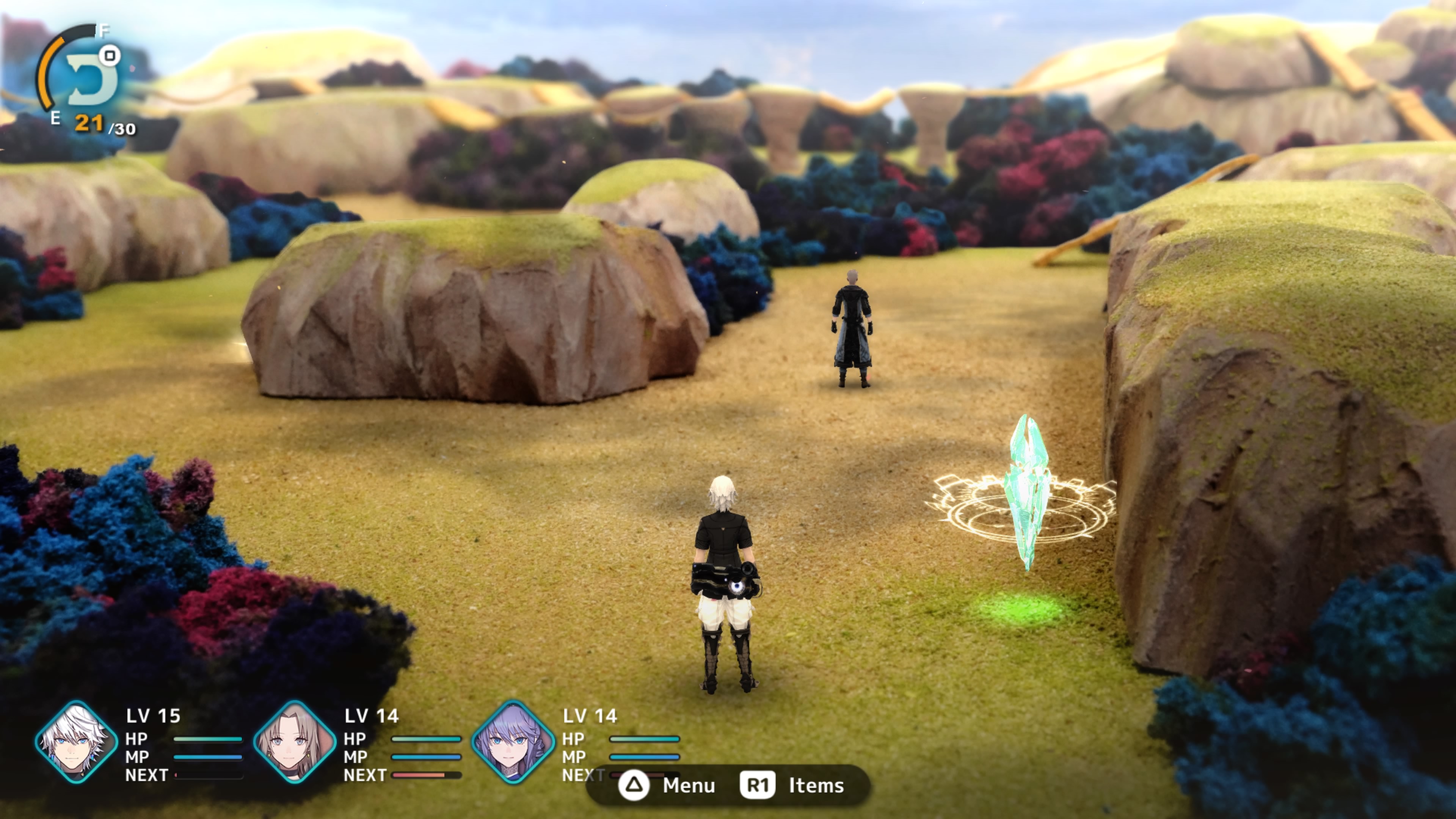This screenshot has height=819, width=1456.
Task: Click the small white square badge on the gauge
Action: pyautogui.click(x=111, y=56)
